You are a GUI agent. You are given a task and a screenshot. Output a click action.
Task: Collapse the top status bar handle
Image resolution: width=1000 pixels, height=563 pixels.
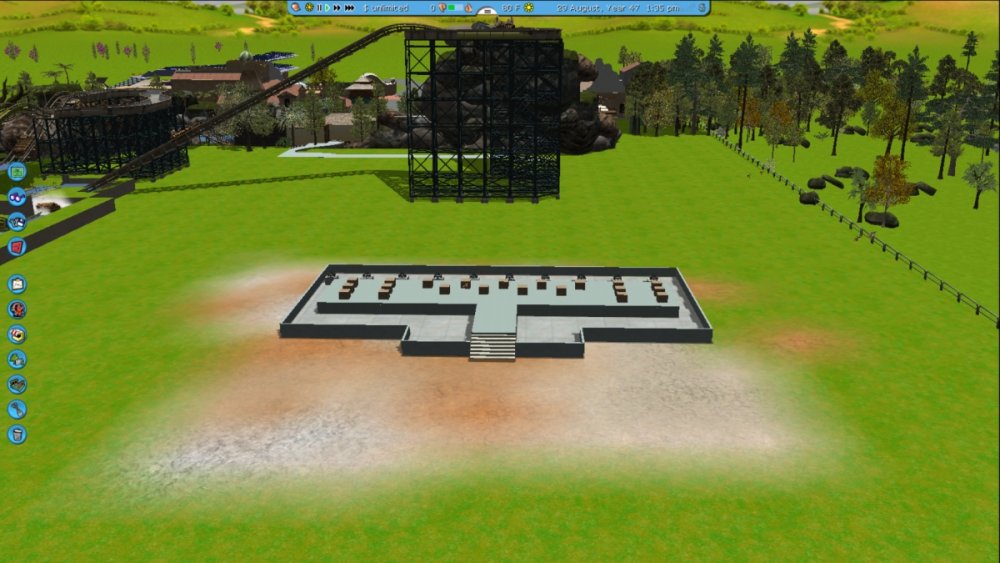pos(487,11)
